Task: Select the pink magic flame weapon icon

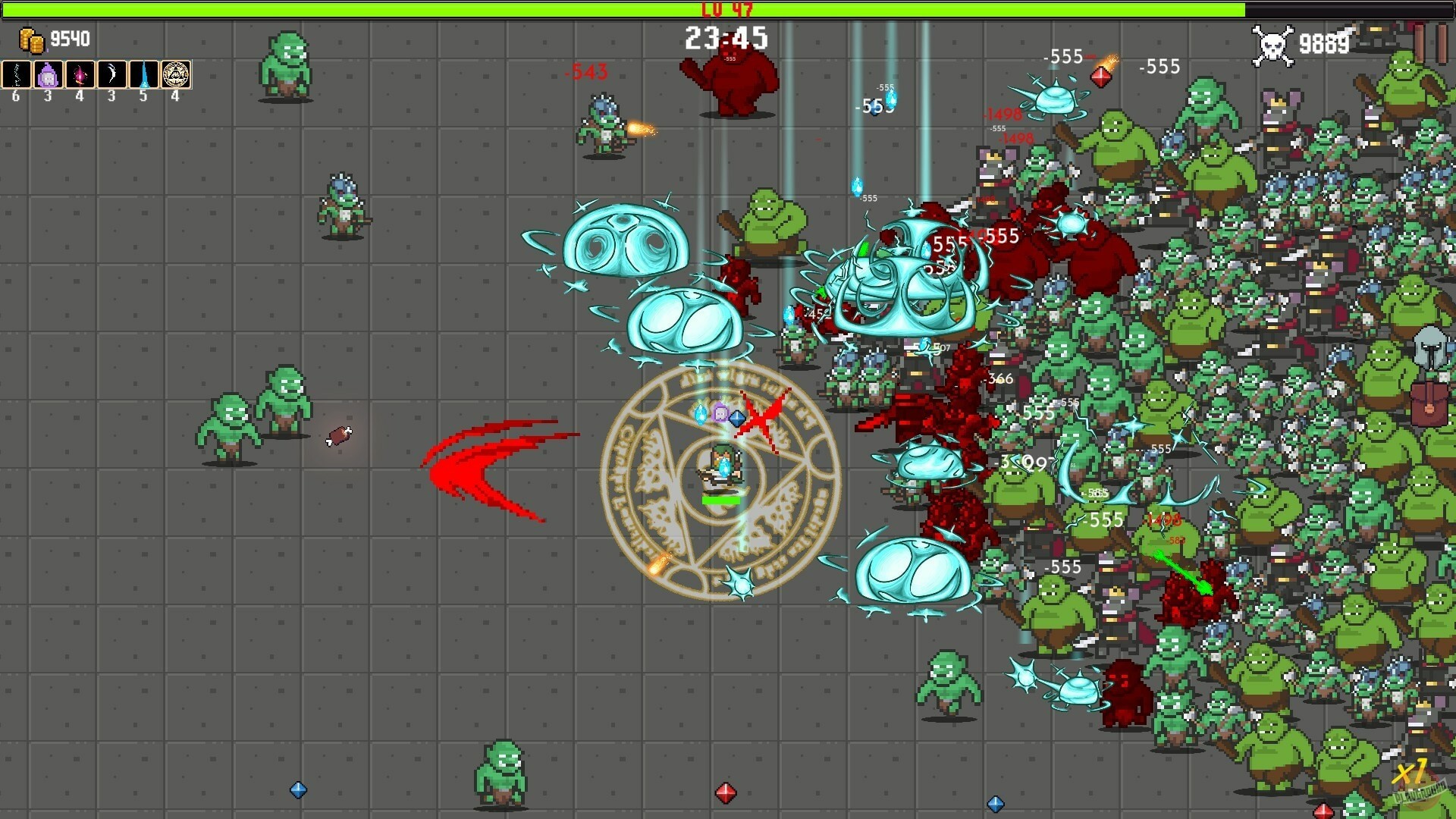Action: point(80,74)
